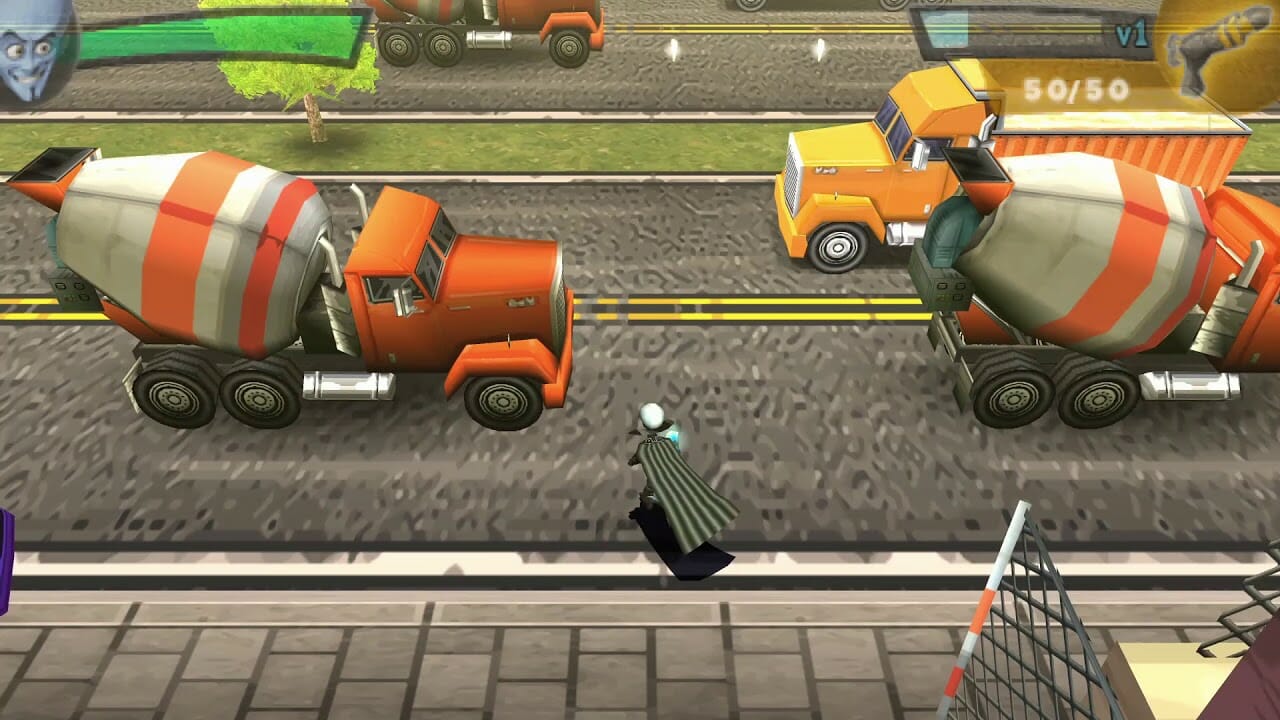
Task: Click the orange container behind the dump truck
Action: (x=1180, y=150)
